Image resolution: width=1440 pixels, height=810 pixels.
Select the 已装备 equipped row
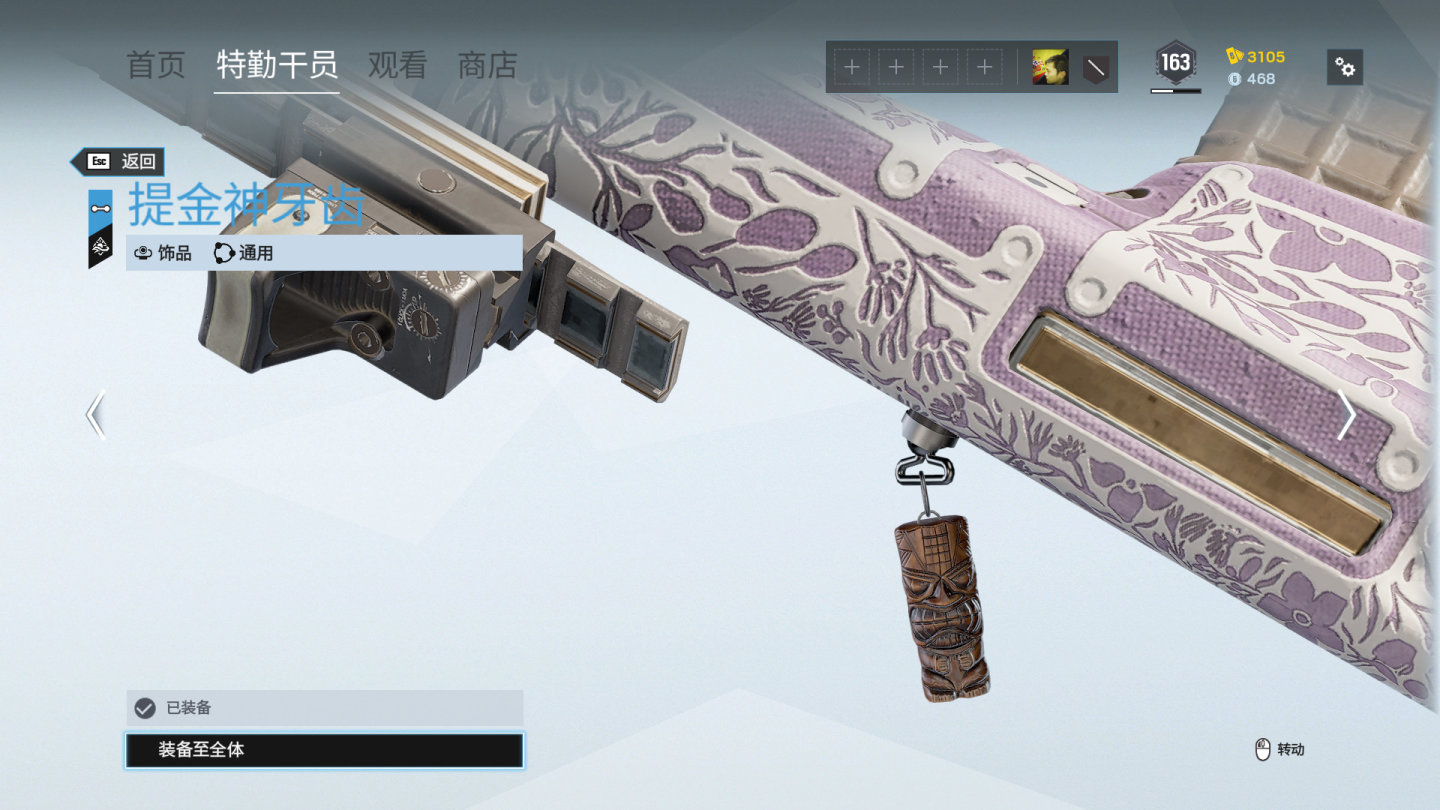324,708
